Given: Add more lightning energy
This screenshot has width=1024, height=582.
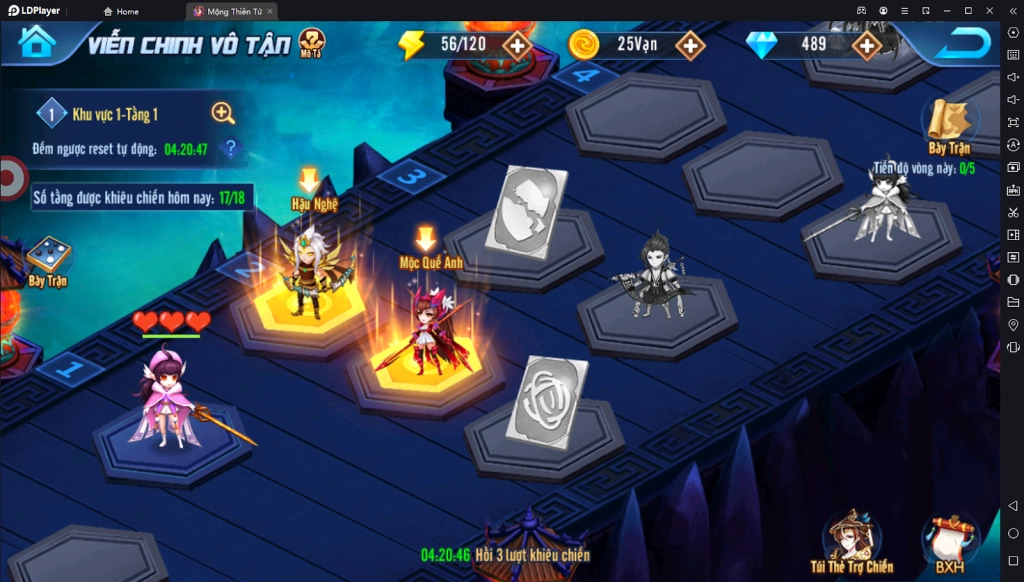Looking at the screenshot, I should 516,45.
